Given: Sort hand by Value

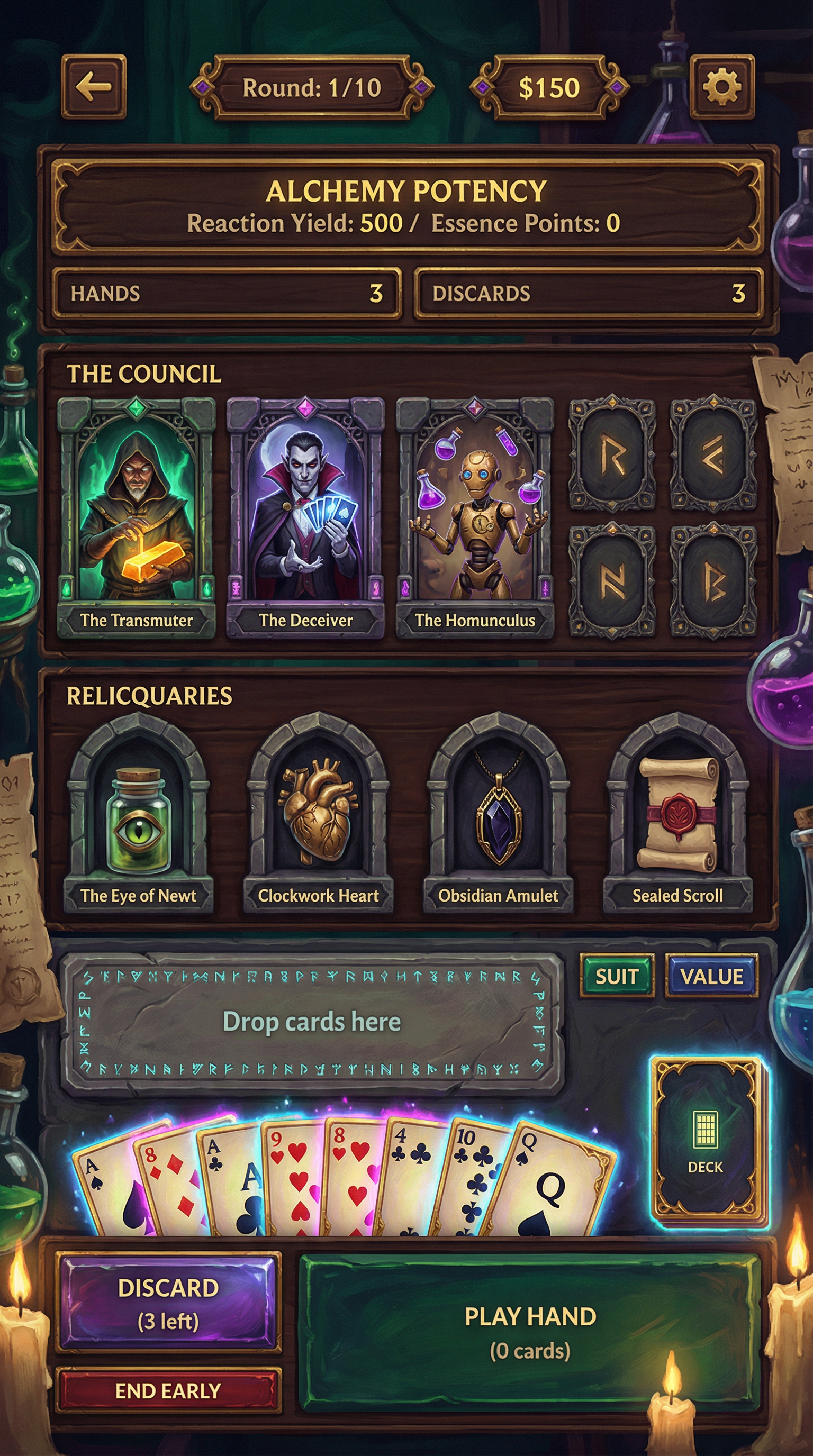Looking at the screenshot, I should click(711, 976).
